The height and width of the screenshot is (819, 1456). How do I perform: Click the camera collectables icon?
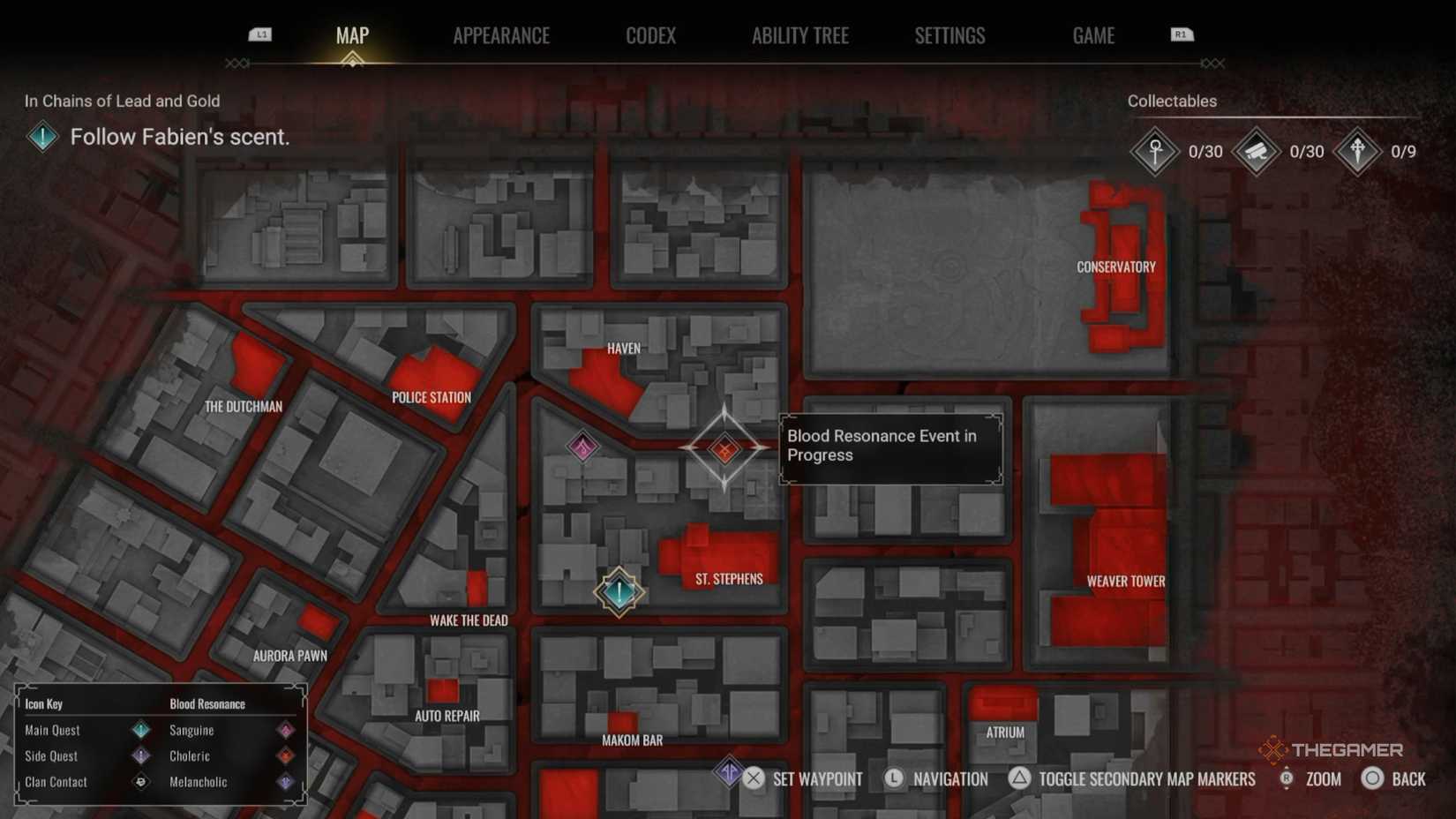coord(1257,150)
